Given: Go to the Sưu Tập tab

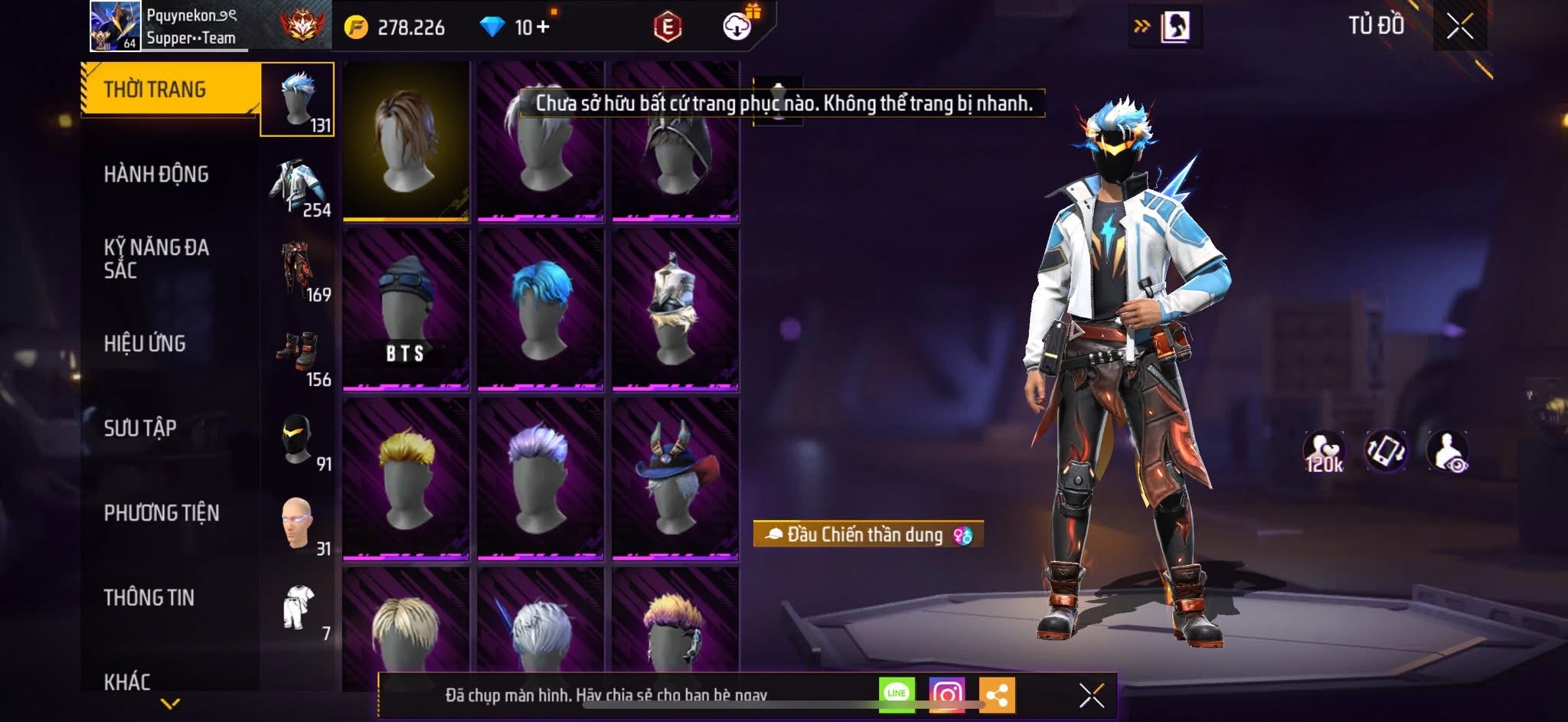Looking at the screenshot, I should (140, 428).
